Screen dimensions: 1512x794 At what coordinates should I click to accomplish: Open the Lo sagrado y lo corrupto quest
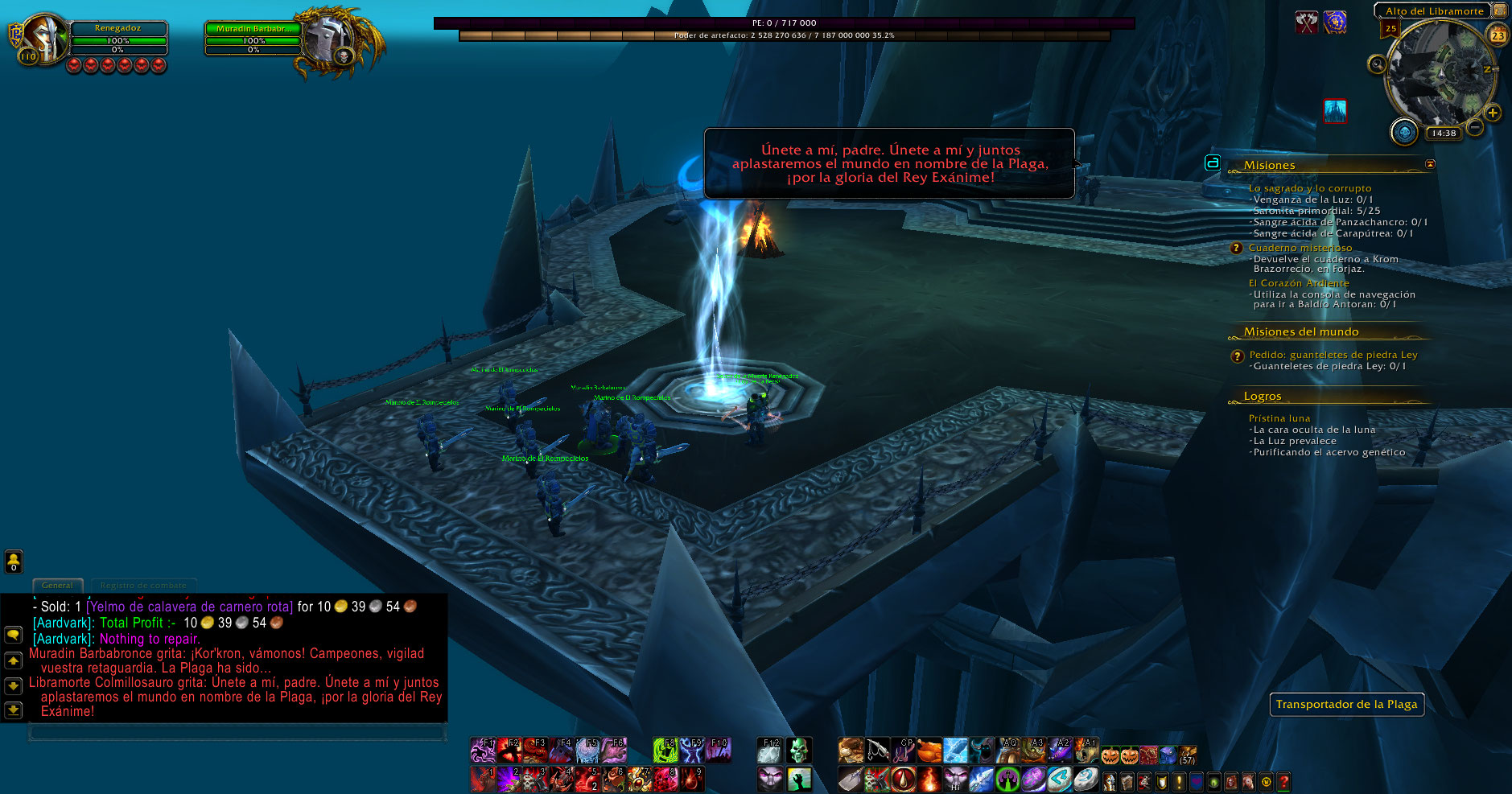[x=1309, y=188]
